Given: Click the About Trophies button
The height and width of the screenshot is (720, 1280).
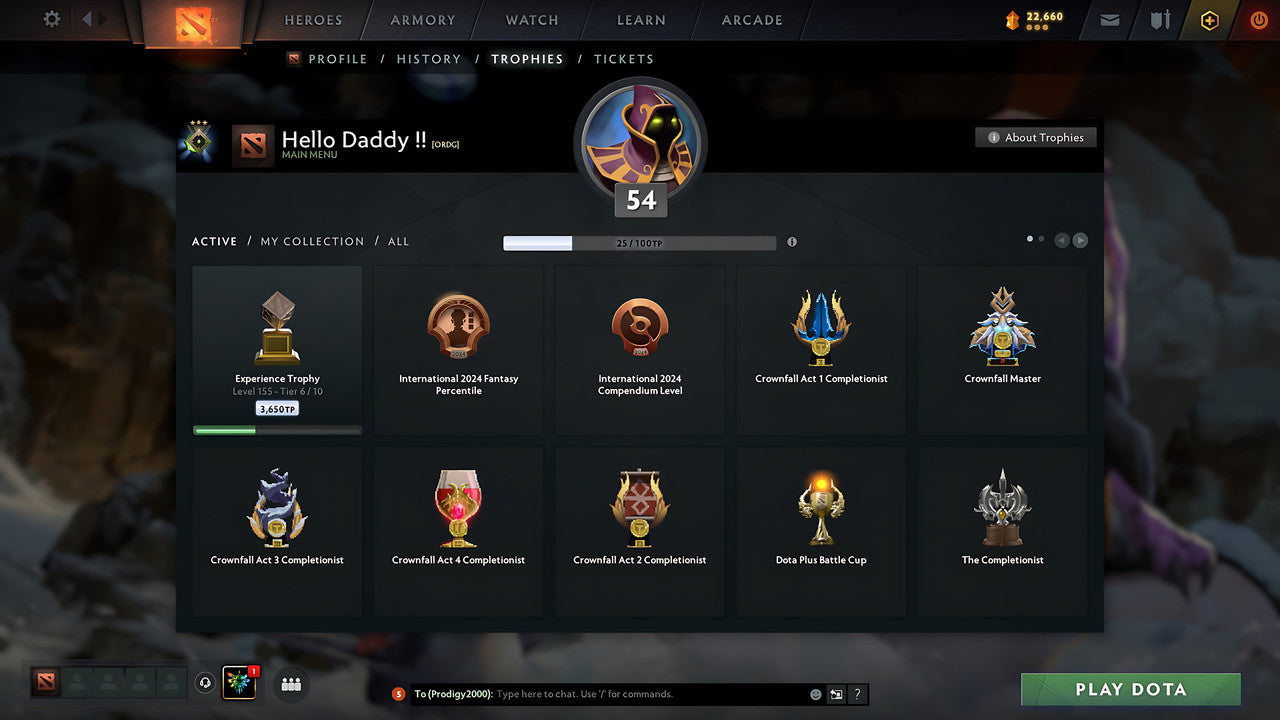Looking at the screenshot, I should [x=1036, y=137].
